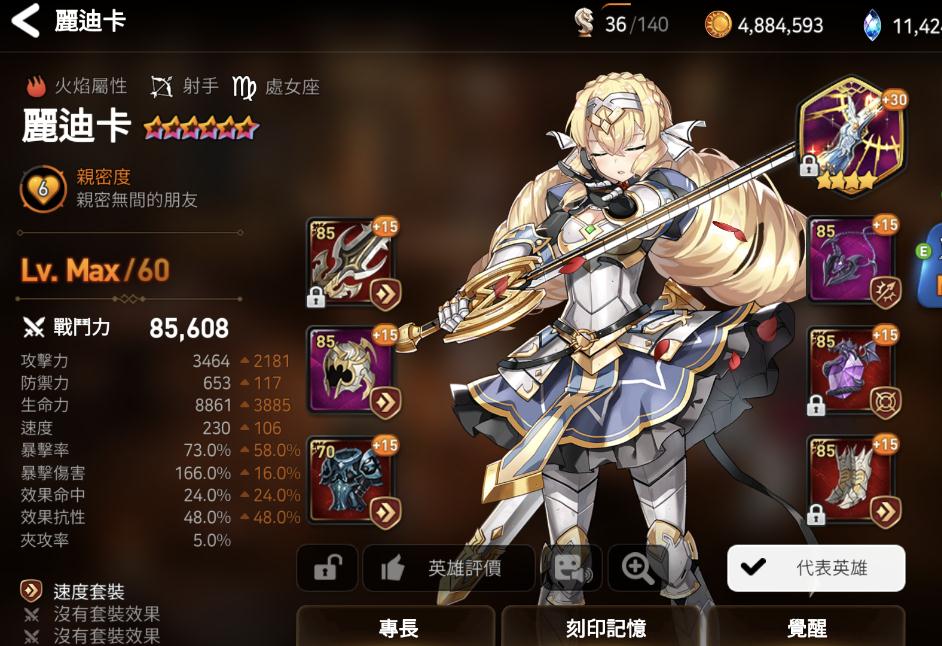The height and width of the screenshot is (646, 942).
Task: Open the +30 artifact slot
Action: click(852, 132)
